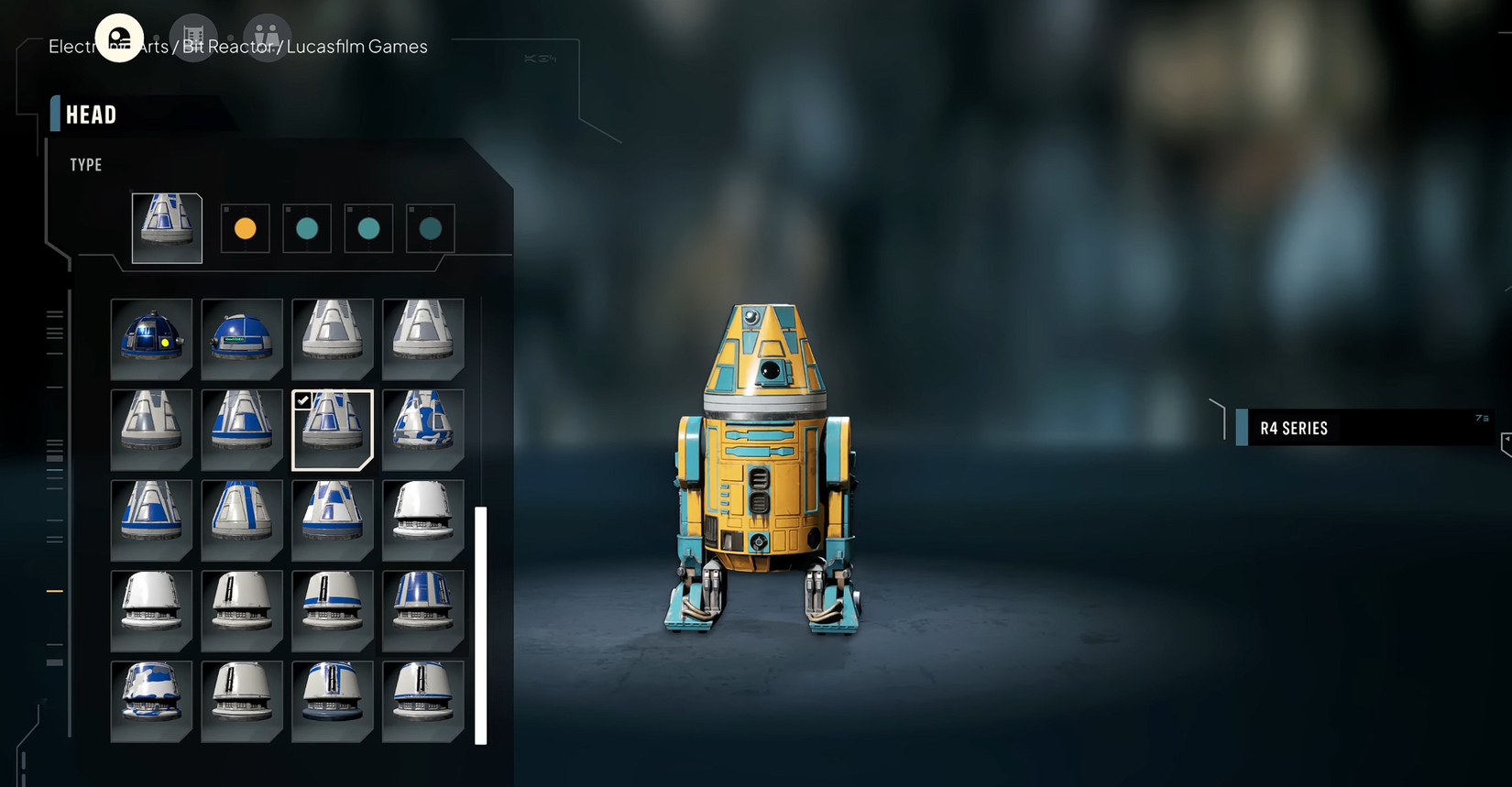Open the squad members icon in the header
Image resolution: width=1512 pixels, height=787 pixels.
point(267,35)
